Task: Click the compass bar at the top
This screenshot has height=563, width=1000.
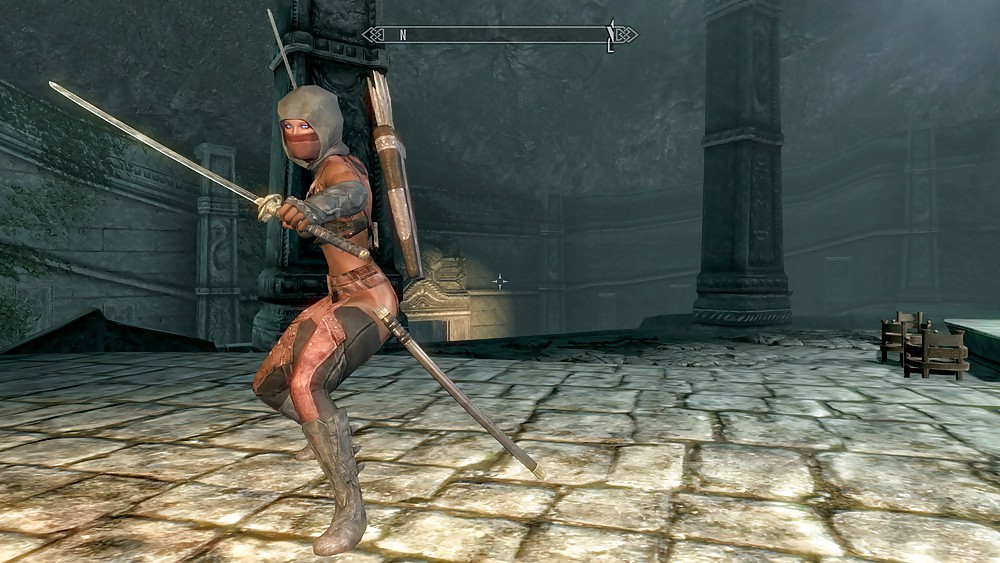Action: [499, 35]
